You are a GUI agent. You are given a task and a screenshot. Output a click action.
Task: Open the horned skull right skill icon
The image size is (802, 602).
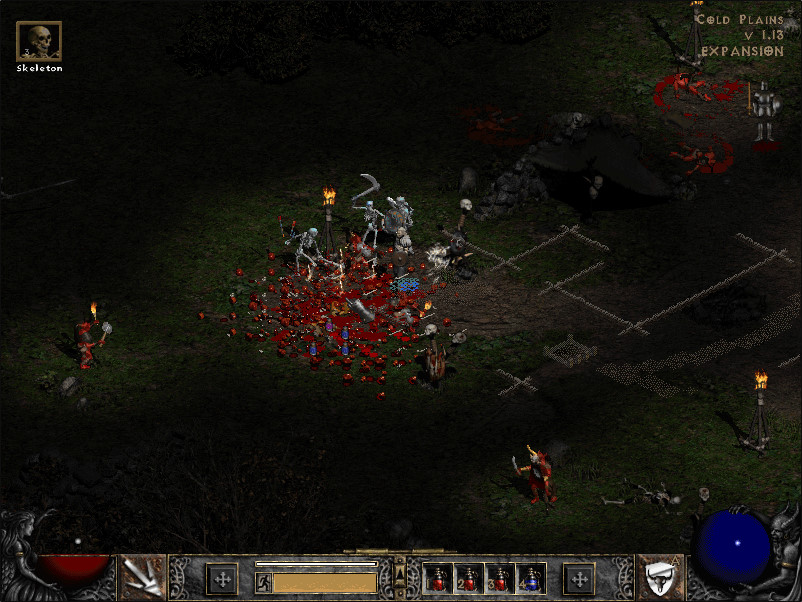click(x=659, y=577)
